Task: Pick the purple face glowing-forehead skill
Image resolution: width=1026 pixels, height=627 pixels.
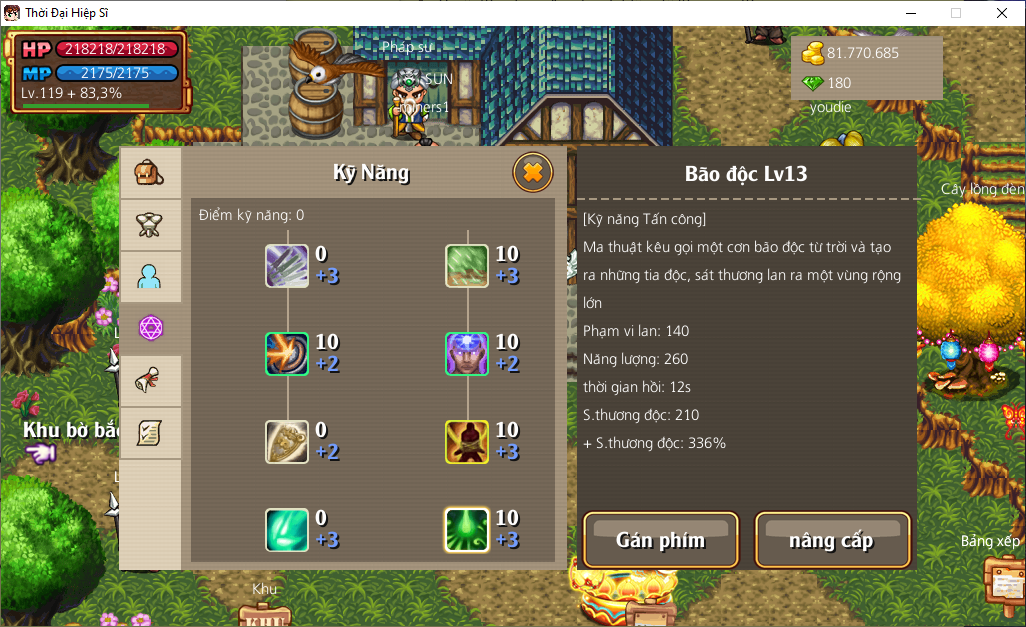Action: click(x=467, y=354)
